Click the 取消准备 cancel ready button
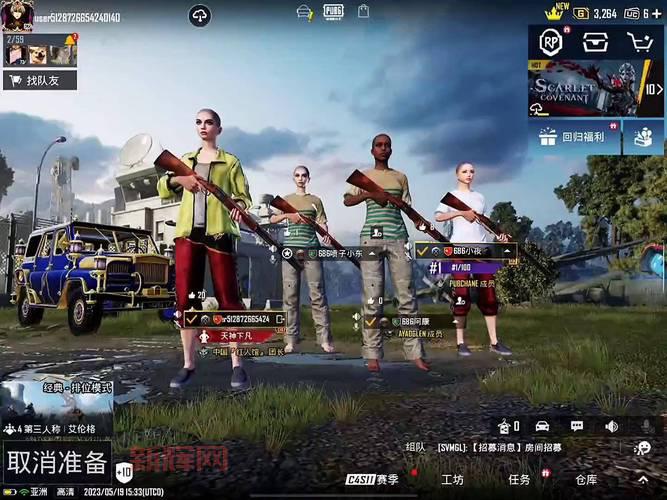667x500 pixels. 56,462
